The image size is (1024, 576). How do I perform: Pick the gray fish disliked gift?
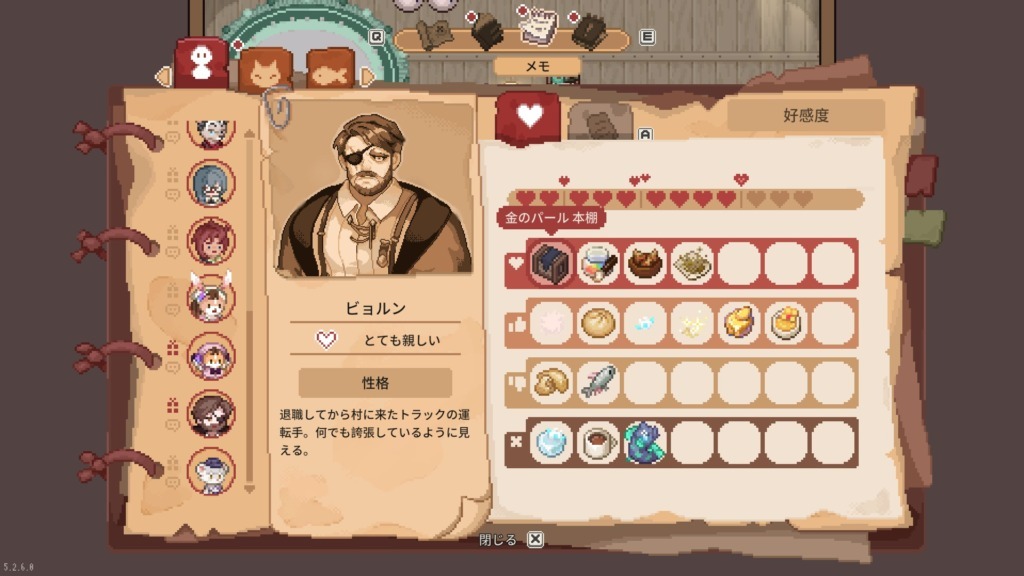coord(599,382)
